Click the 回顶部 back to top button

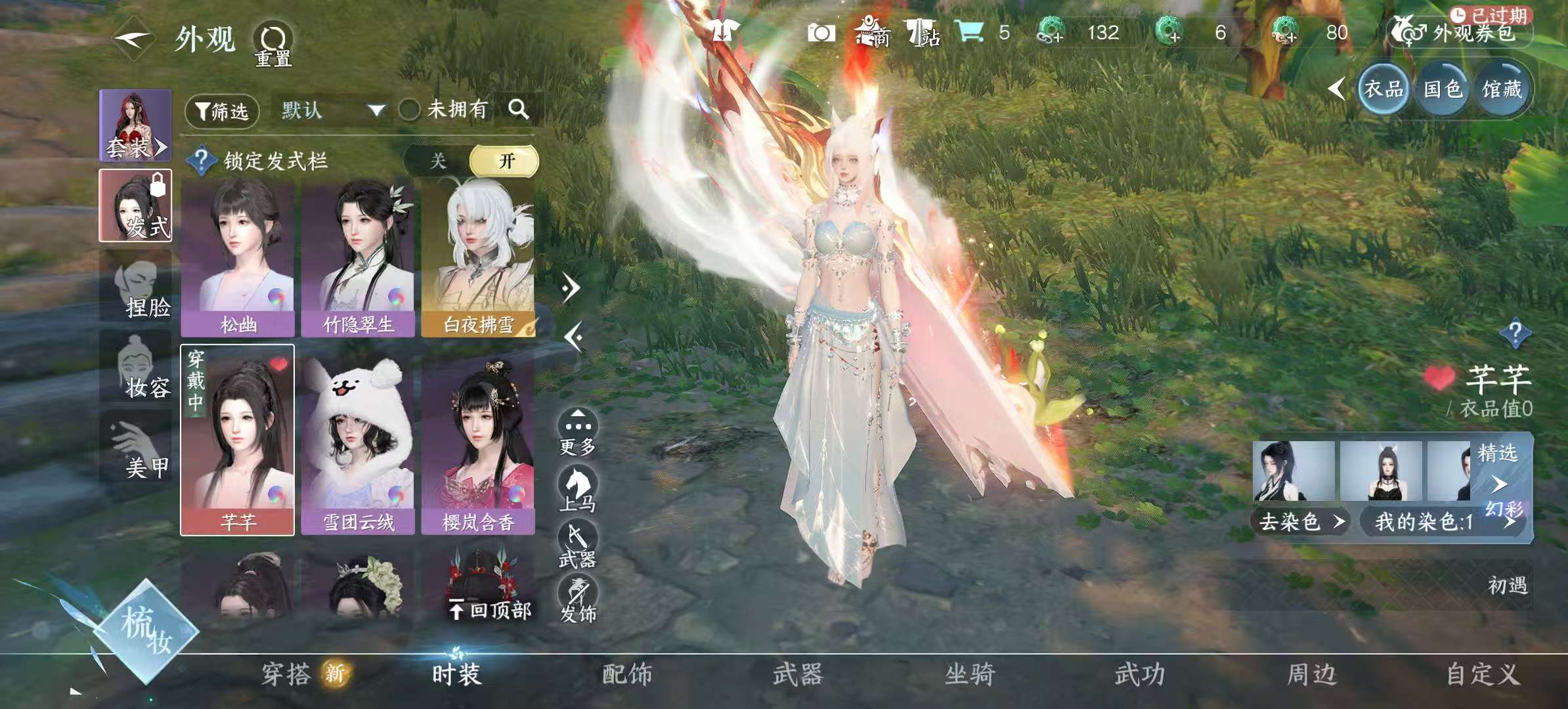pyautogui.click(x=489, y=611)
